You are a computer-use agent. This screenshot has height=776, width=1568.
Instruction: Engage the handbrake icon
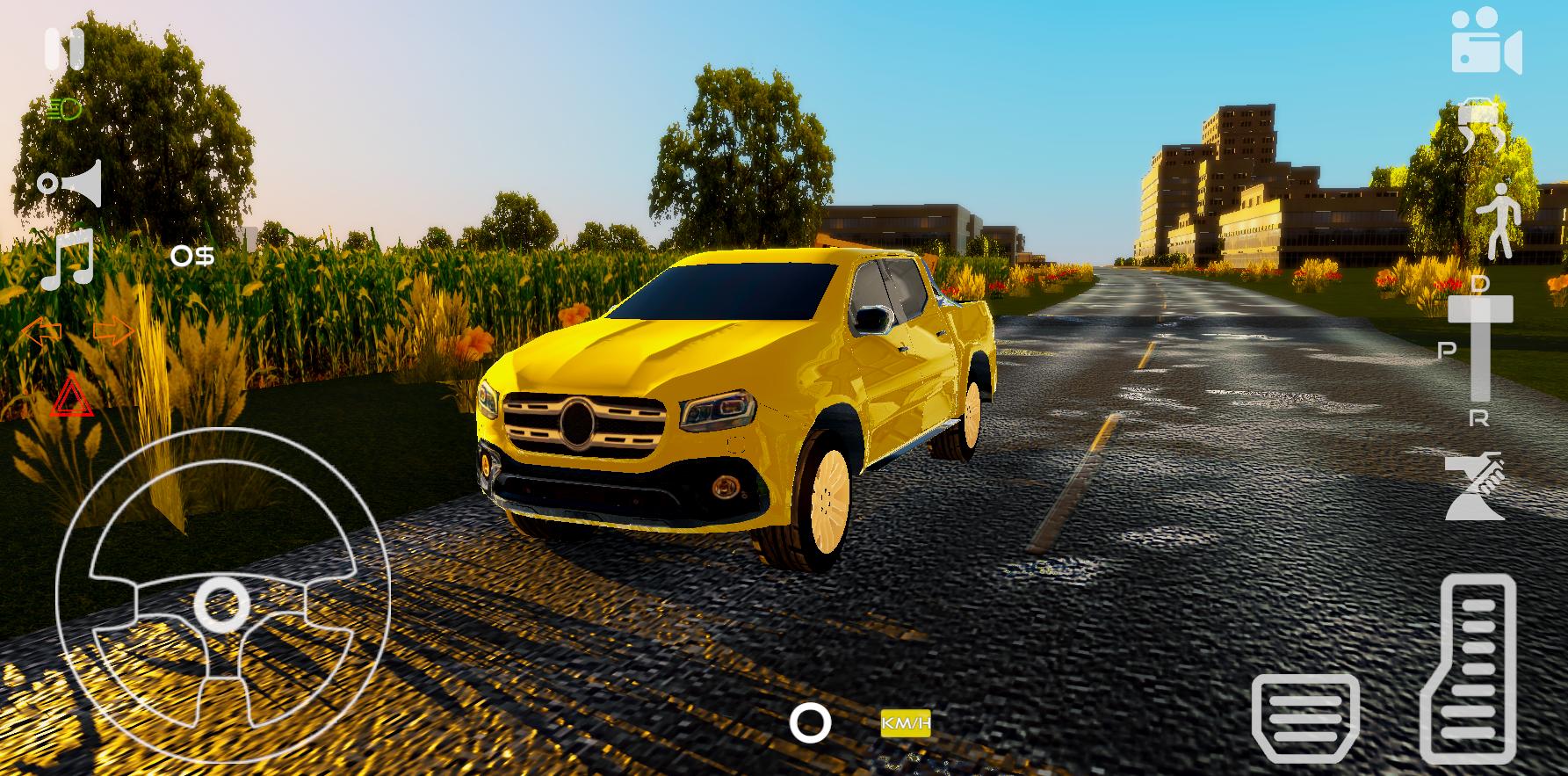click(x=1475, y=486)
